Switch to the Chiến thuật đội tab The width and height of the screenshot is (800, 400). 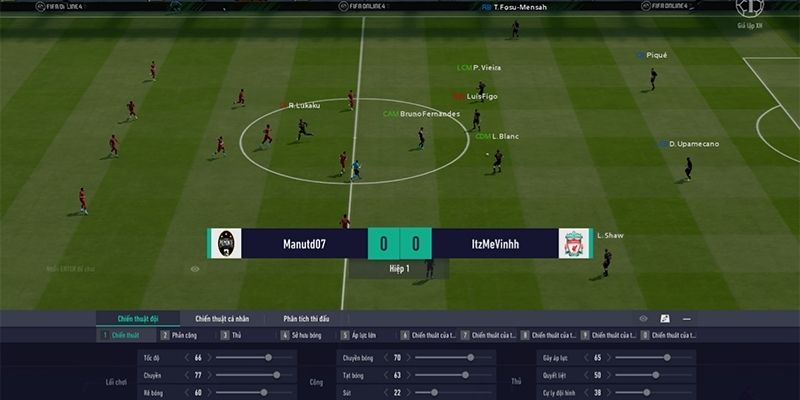138,318
